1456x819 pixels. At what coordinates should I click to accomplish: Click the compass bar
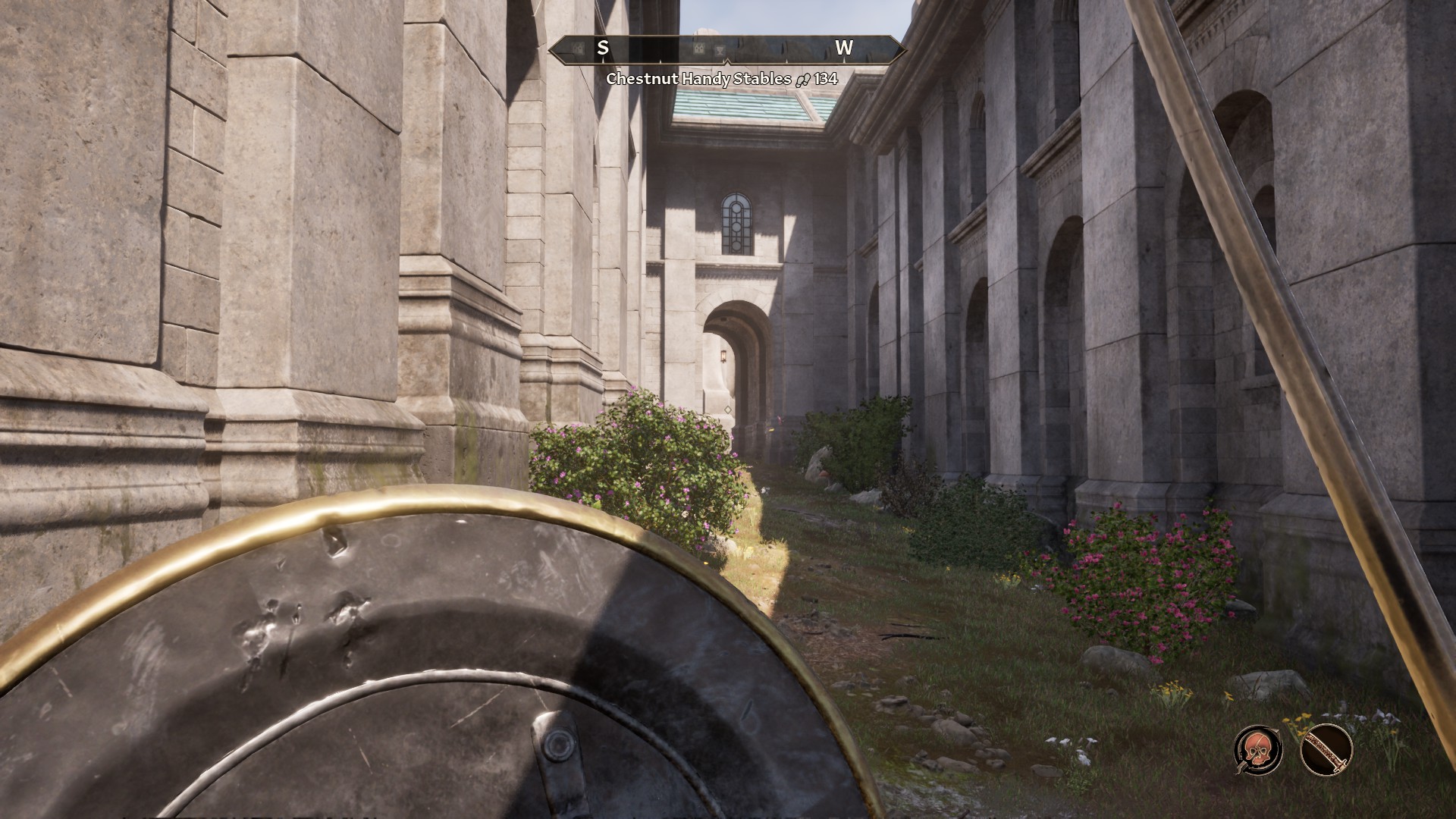click(726, 49)
